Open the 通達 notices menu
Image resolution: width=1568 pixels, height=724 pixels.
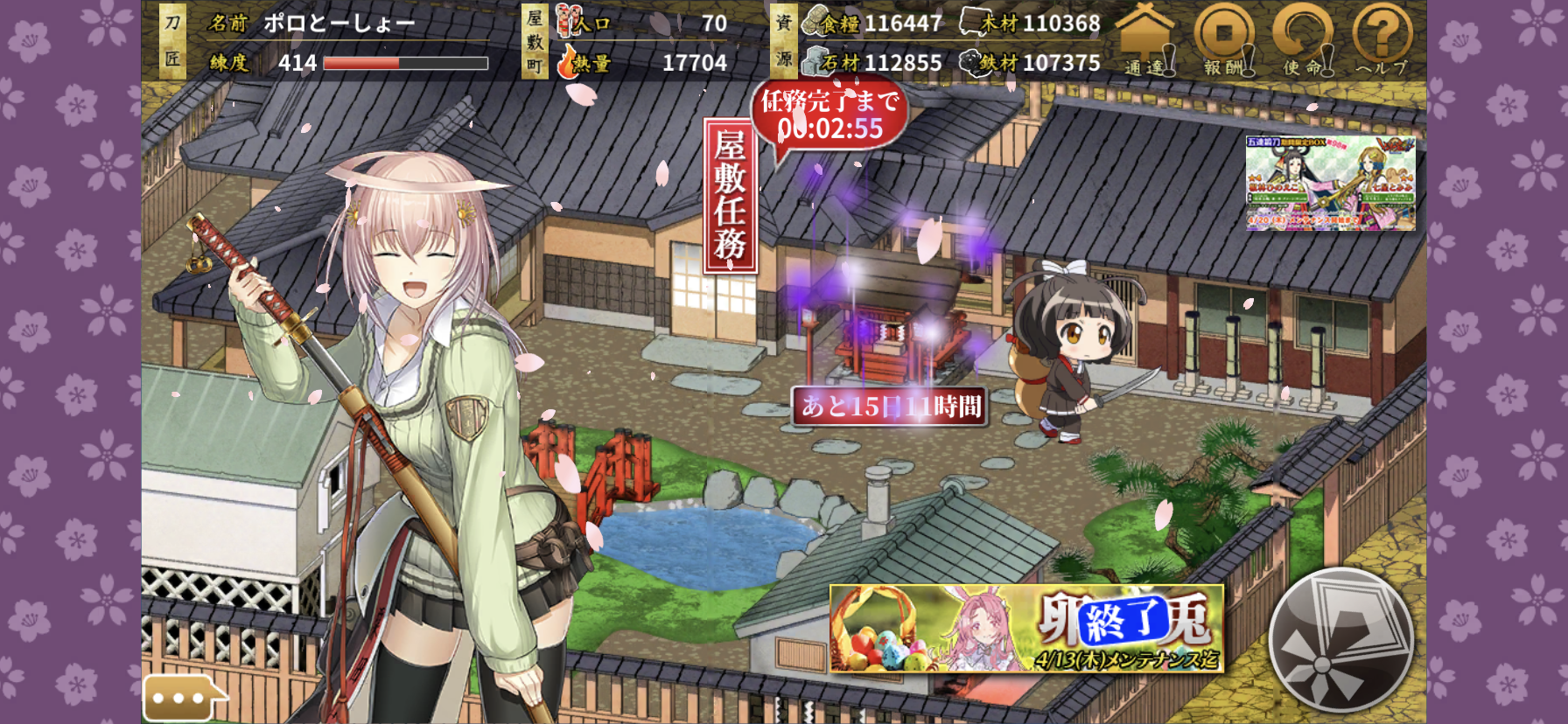tap(1144, 40)
